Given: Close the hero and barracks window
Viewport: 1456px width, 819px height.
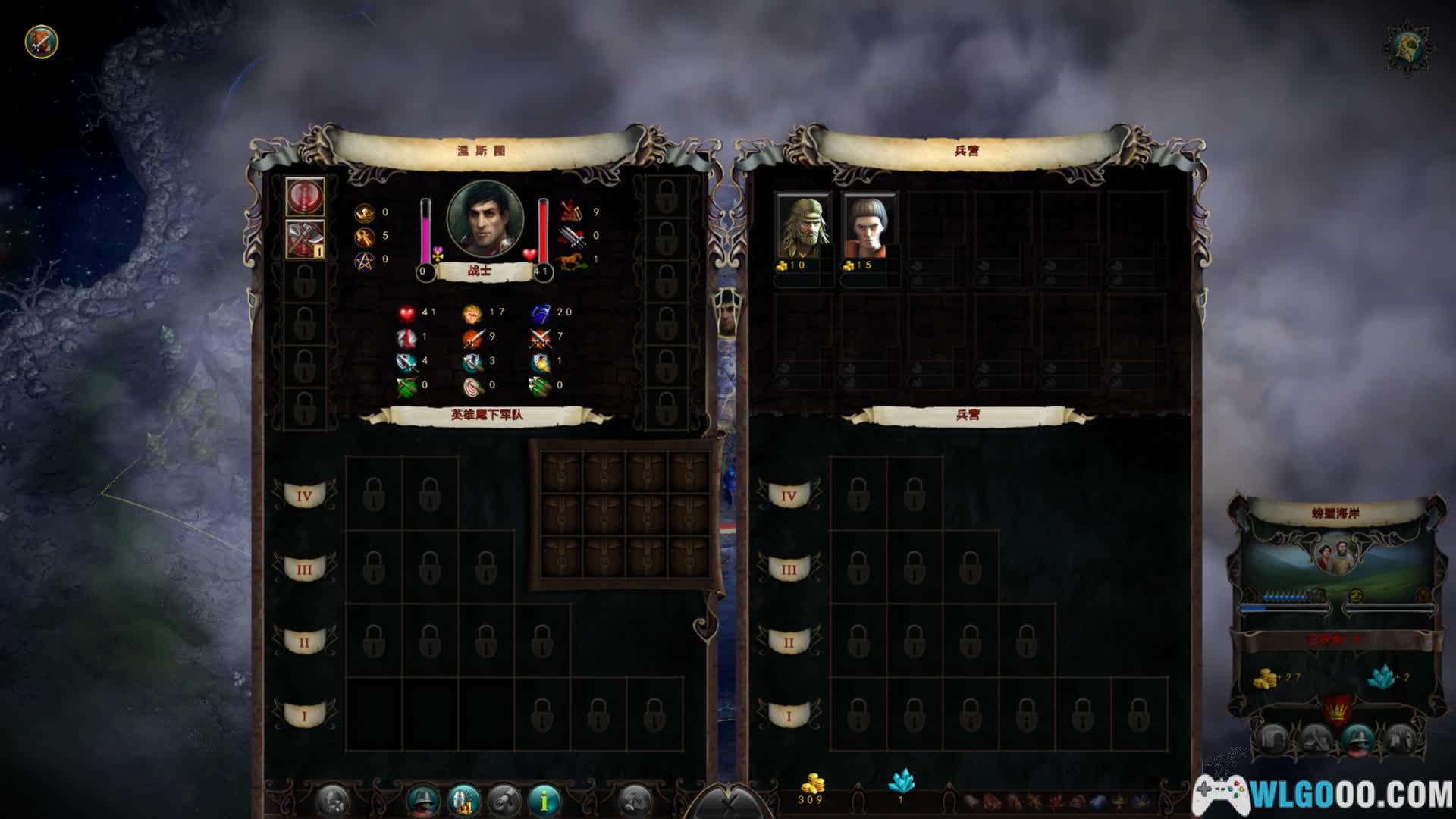Looking at the screenshot, I should point(730,802).
